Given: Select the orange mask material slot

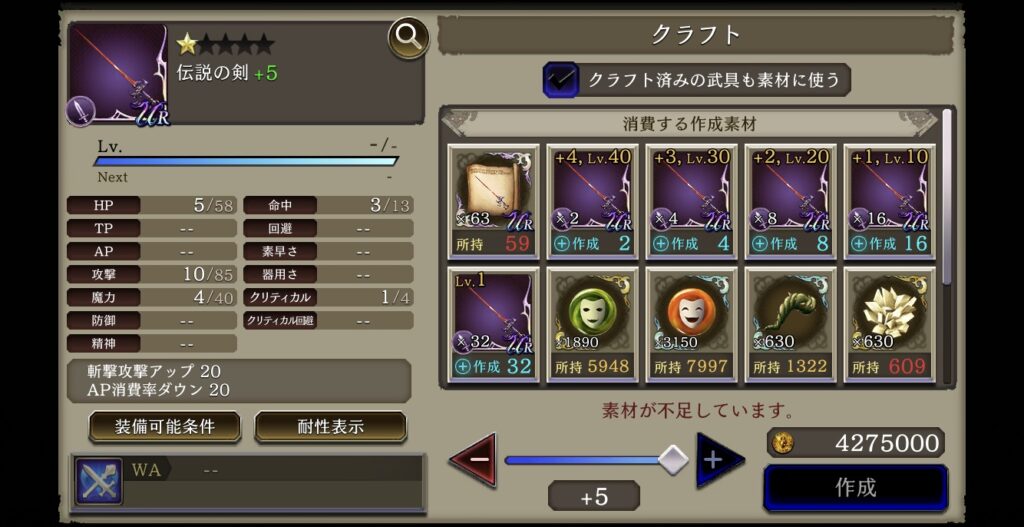Looking at the screenshot, I should (x=691, y=323).
